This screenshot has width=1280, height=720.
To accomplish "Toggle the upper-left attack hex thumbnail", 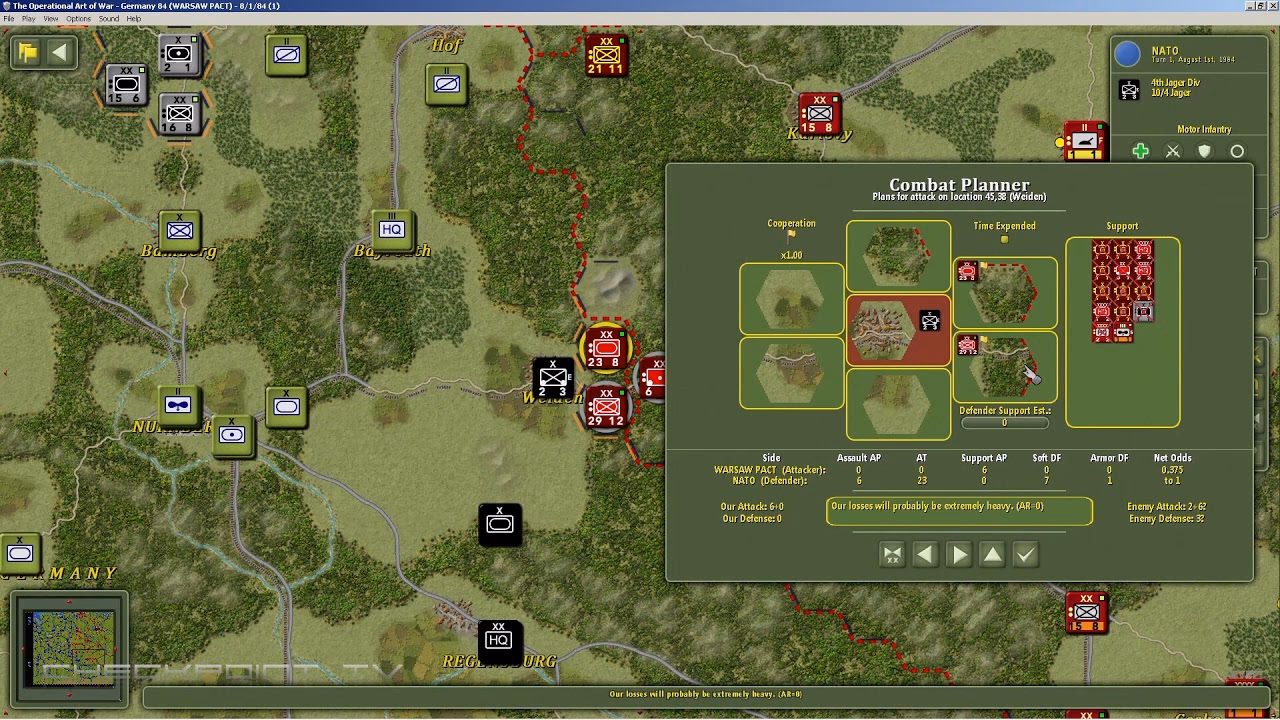I will [x=791, y=298].
